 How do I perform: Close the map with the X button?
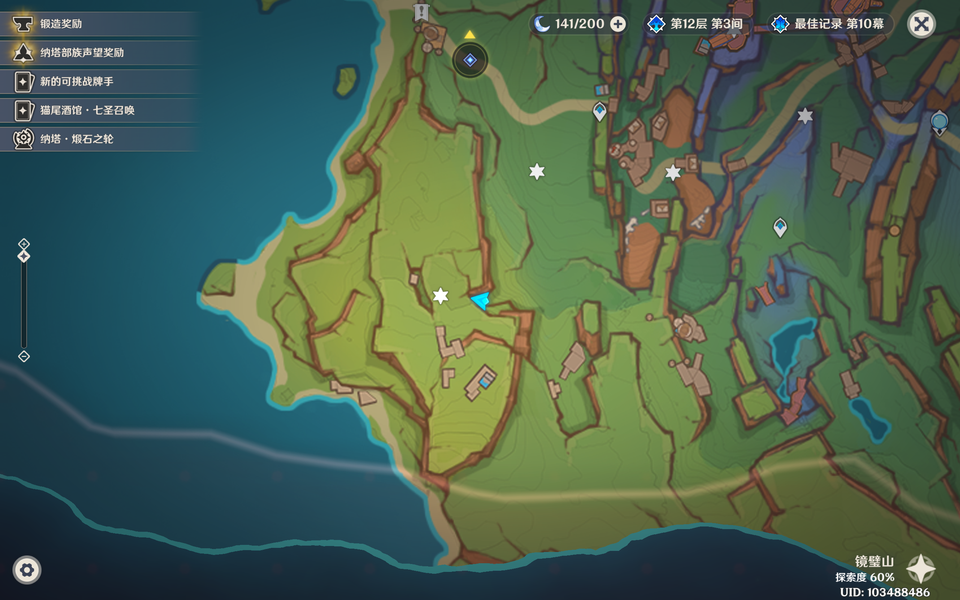[x=921, y=24]
